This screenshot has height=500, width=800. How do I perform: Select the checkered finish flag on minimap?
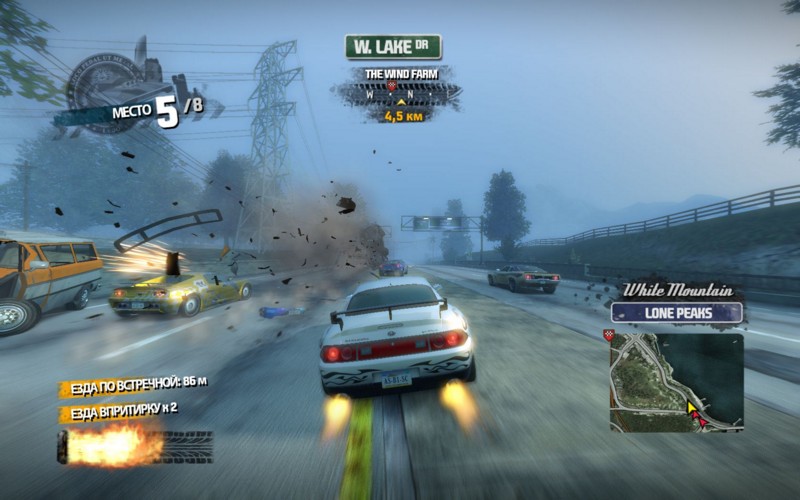609,335
